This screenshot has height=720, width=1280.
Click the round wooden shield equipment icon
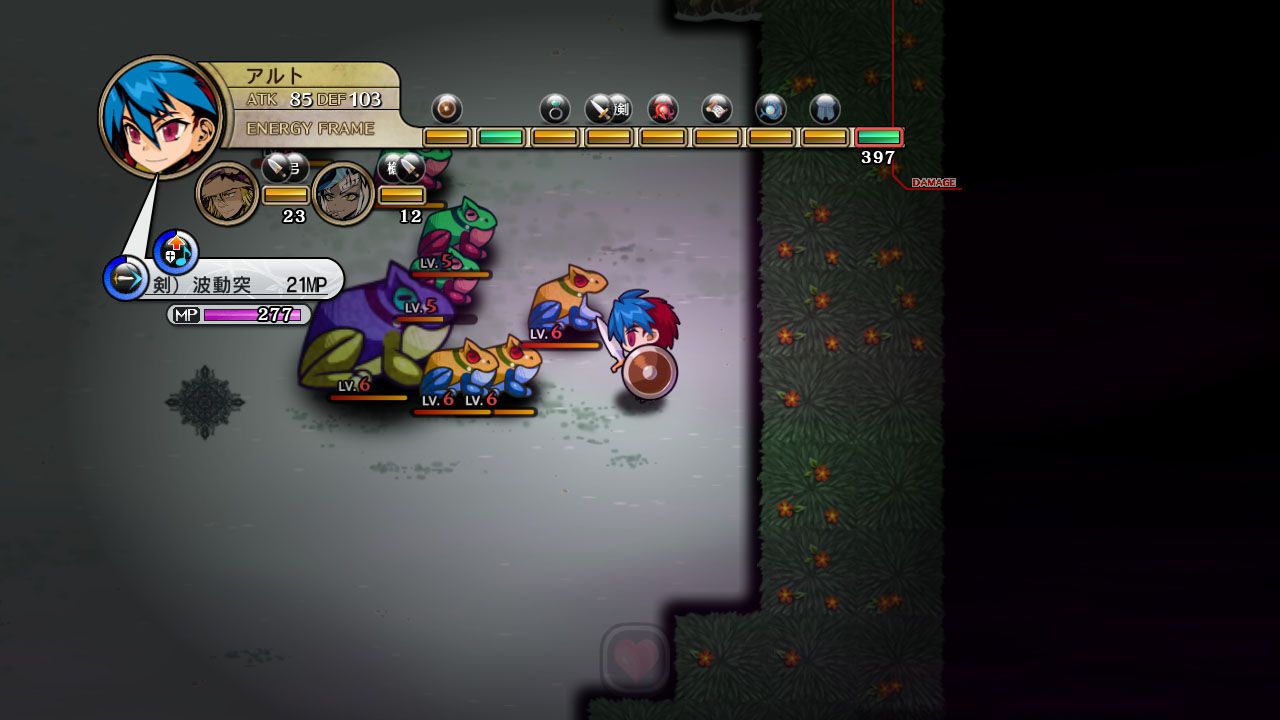click(x=447, y=108)
